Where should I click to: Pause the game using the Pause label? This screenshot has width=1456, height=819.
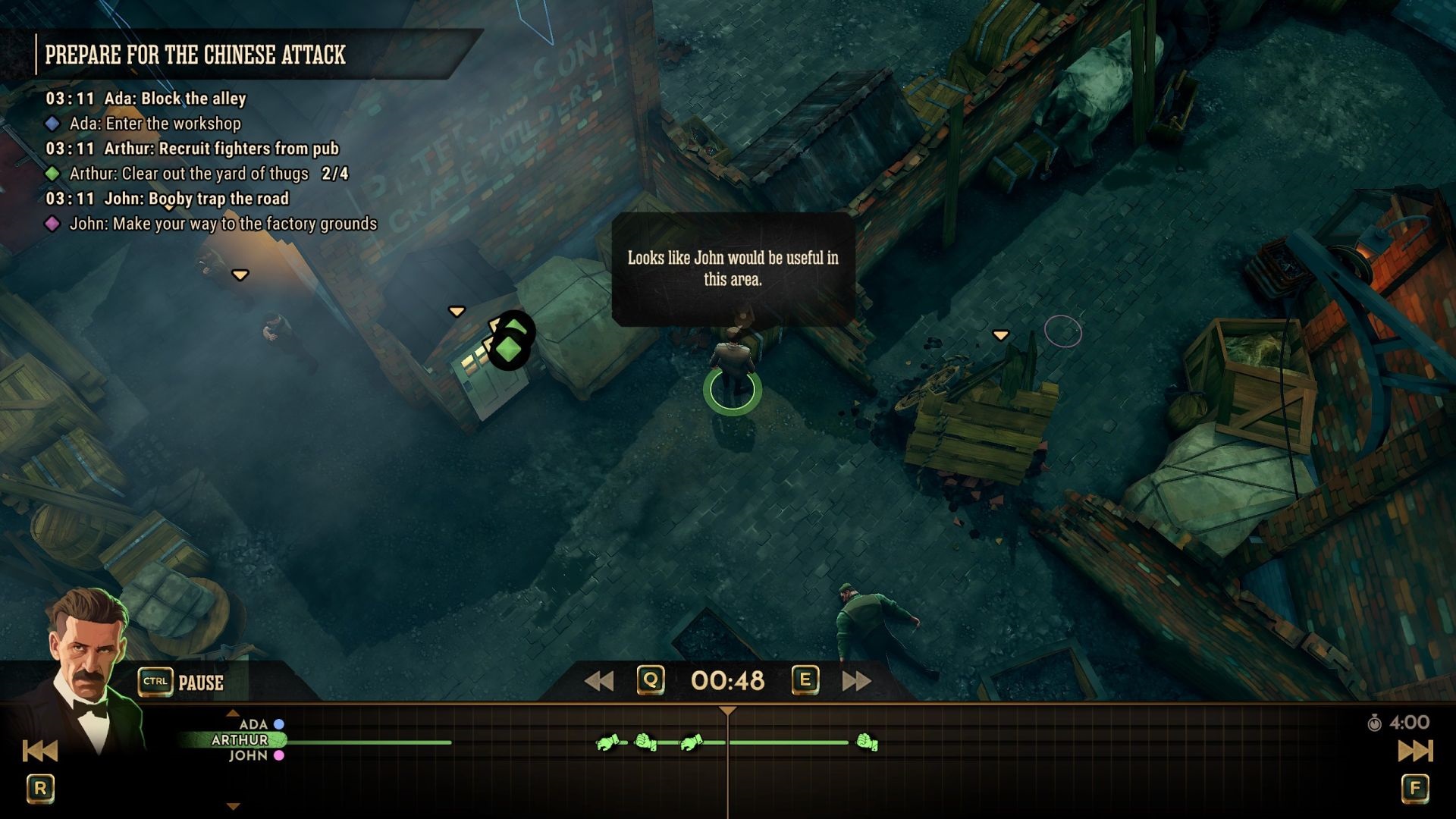point(200,682)
